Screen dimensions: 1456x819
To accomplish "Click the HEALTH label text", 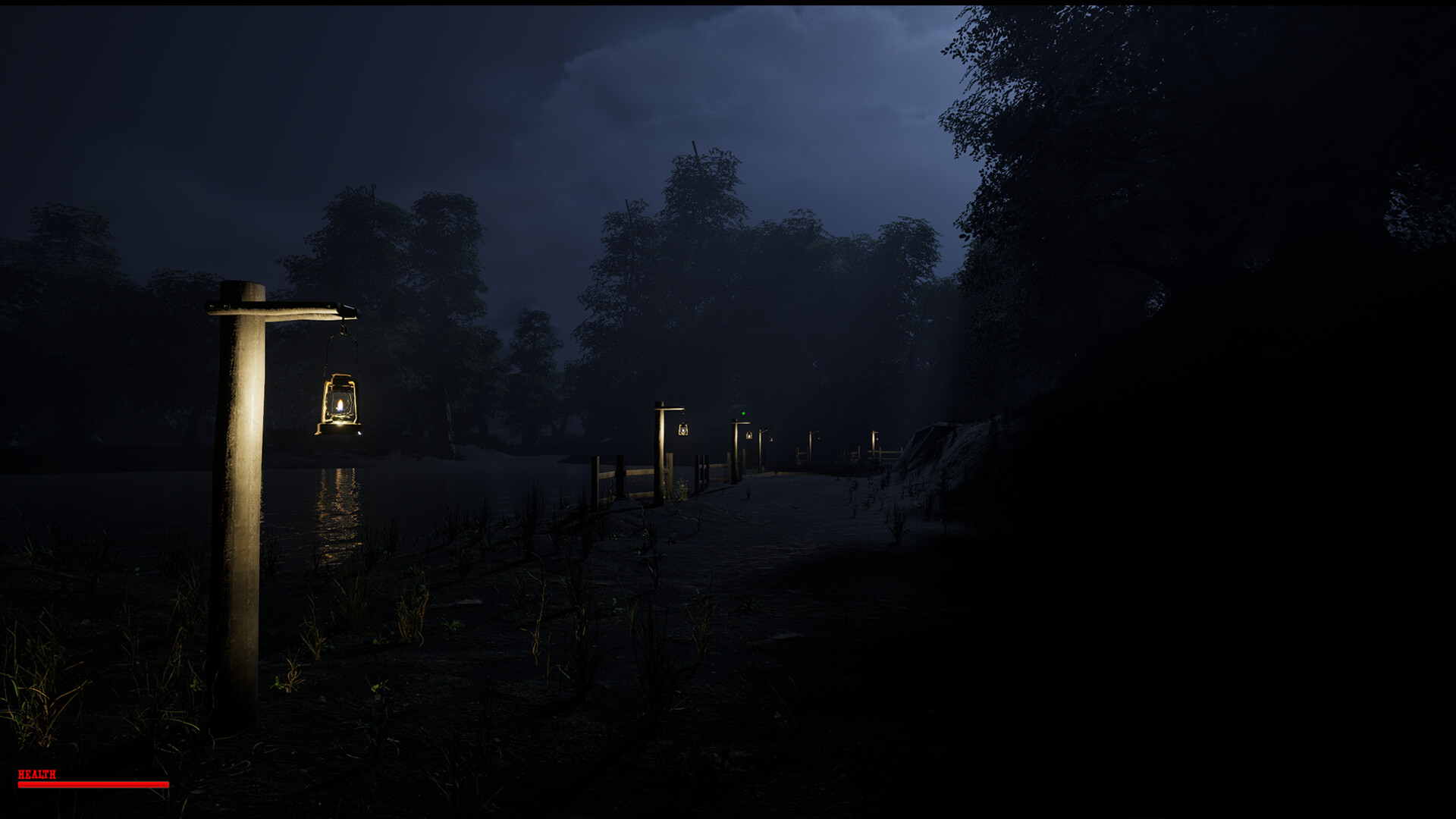I will click(36, 776).
